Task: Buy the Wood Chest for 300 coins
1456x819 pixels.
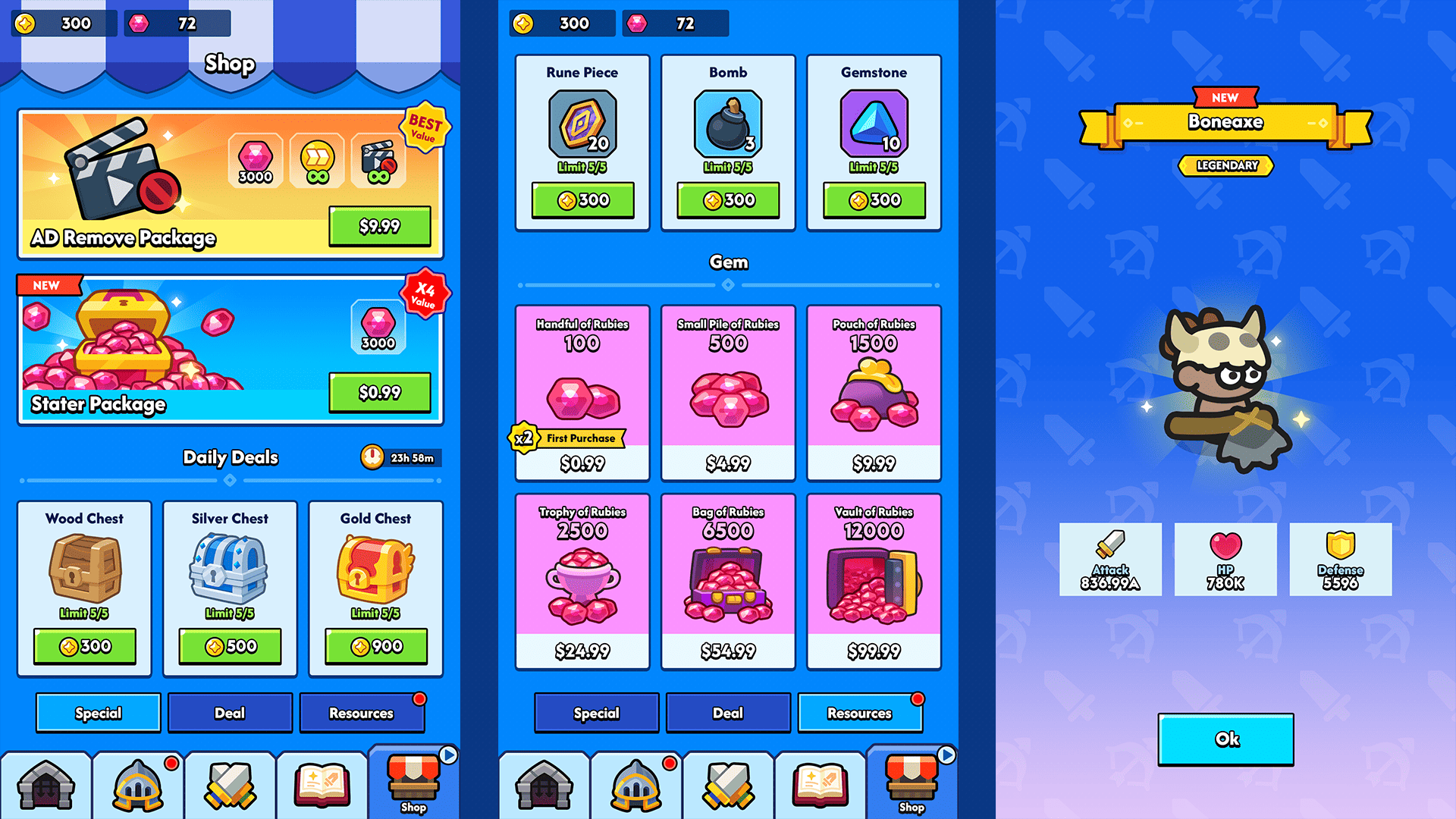Action: click(x=85, y=646)
